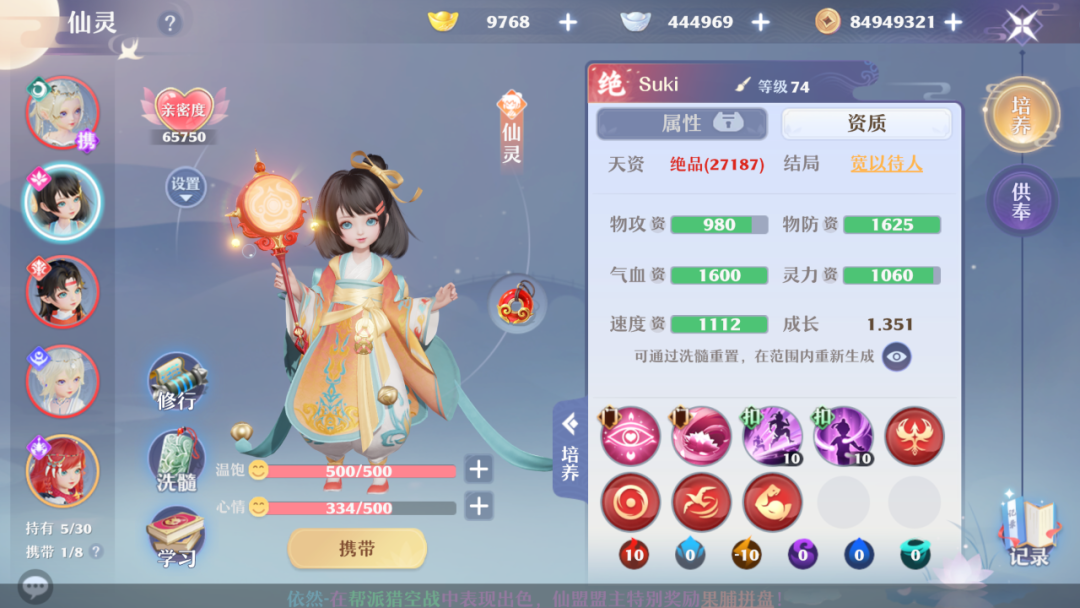The height and width of the screenshot is (608, 1080).
Task: Add gold ingots with the plus button
Action: point(568,22)
